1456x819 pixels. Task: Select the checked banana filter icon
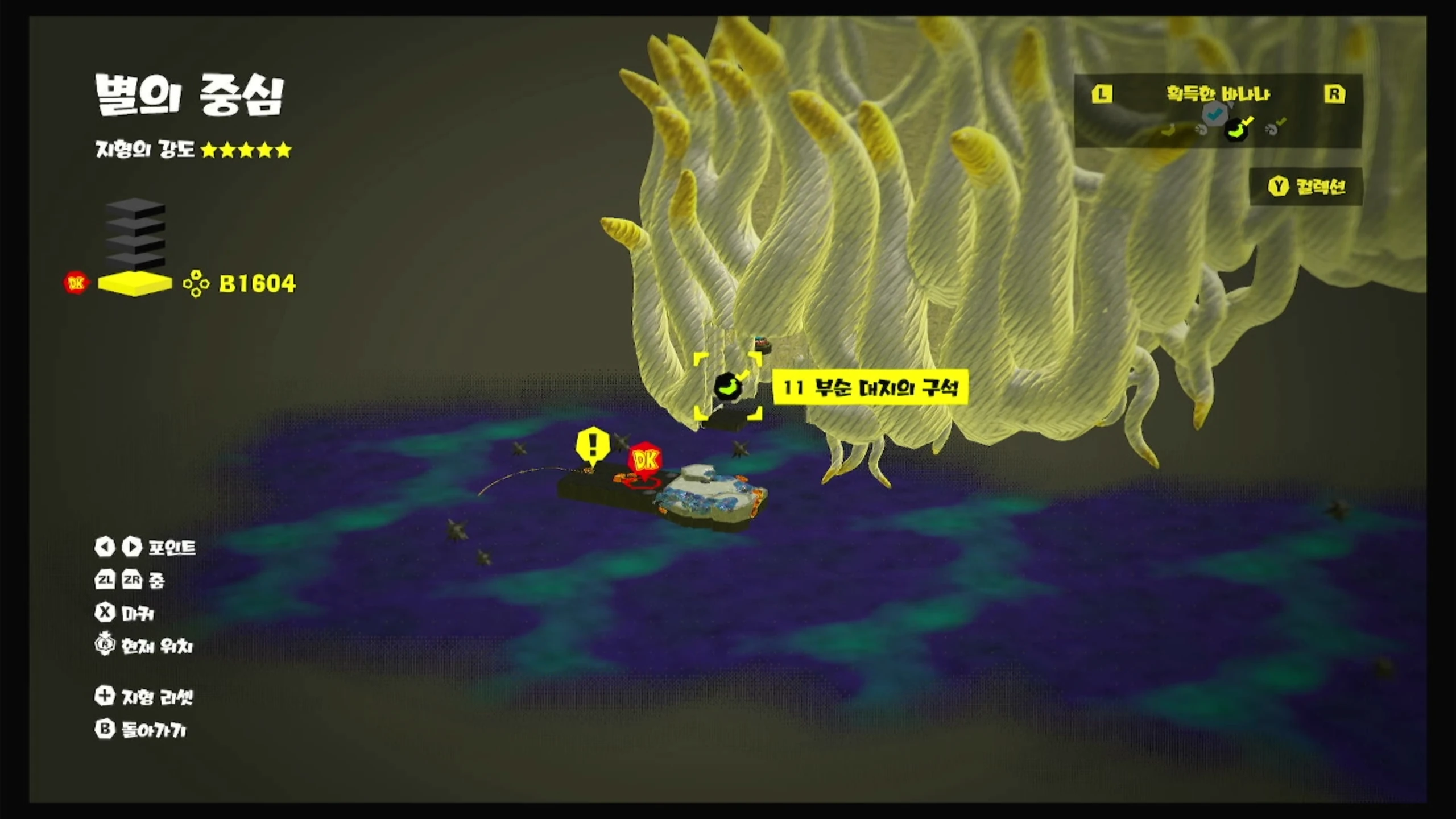(1238, 129)
